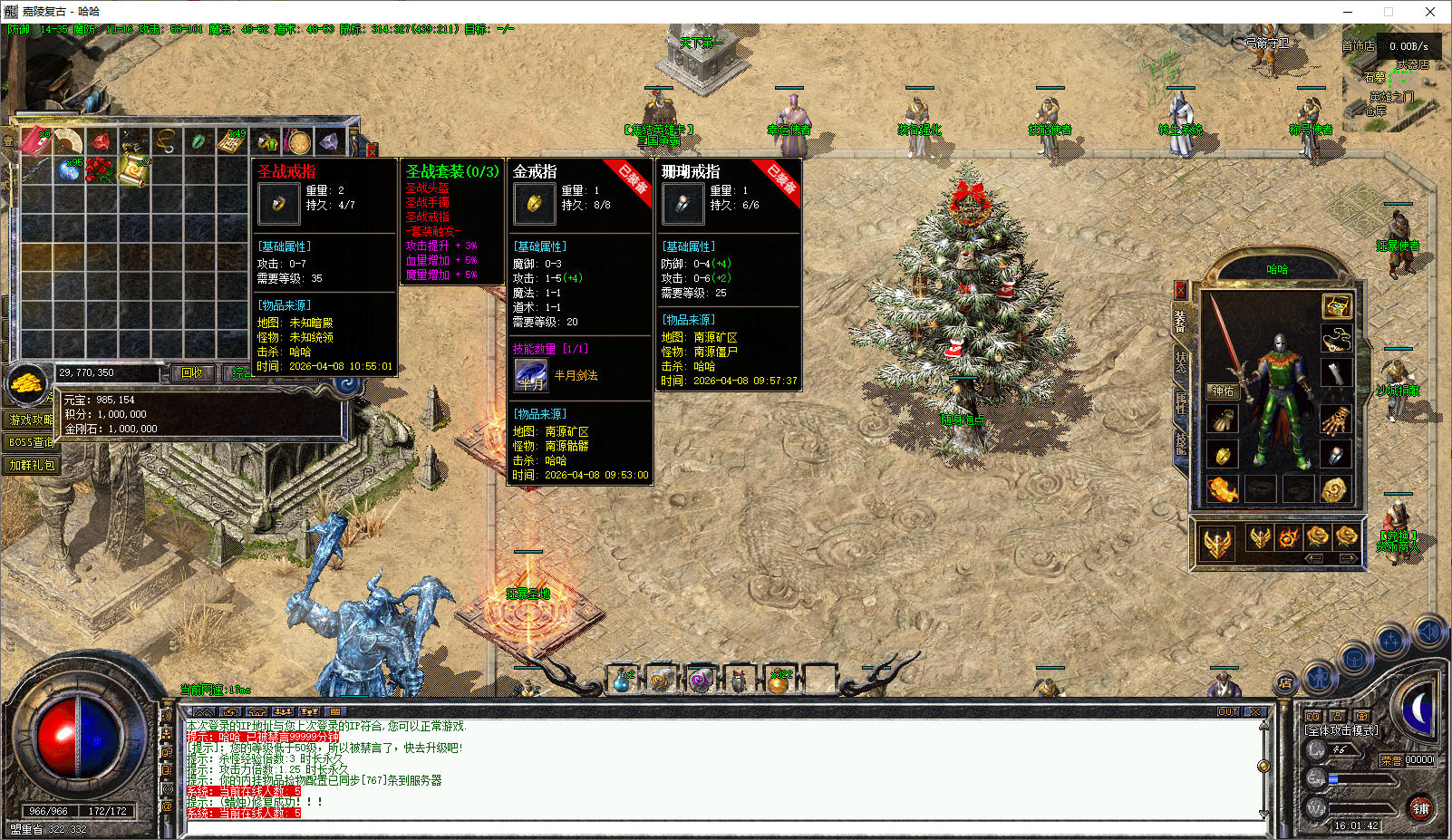Select the red roses item in the bag
Screen dimensions: 1452x840
100,169
